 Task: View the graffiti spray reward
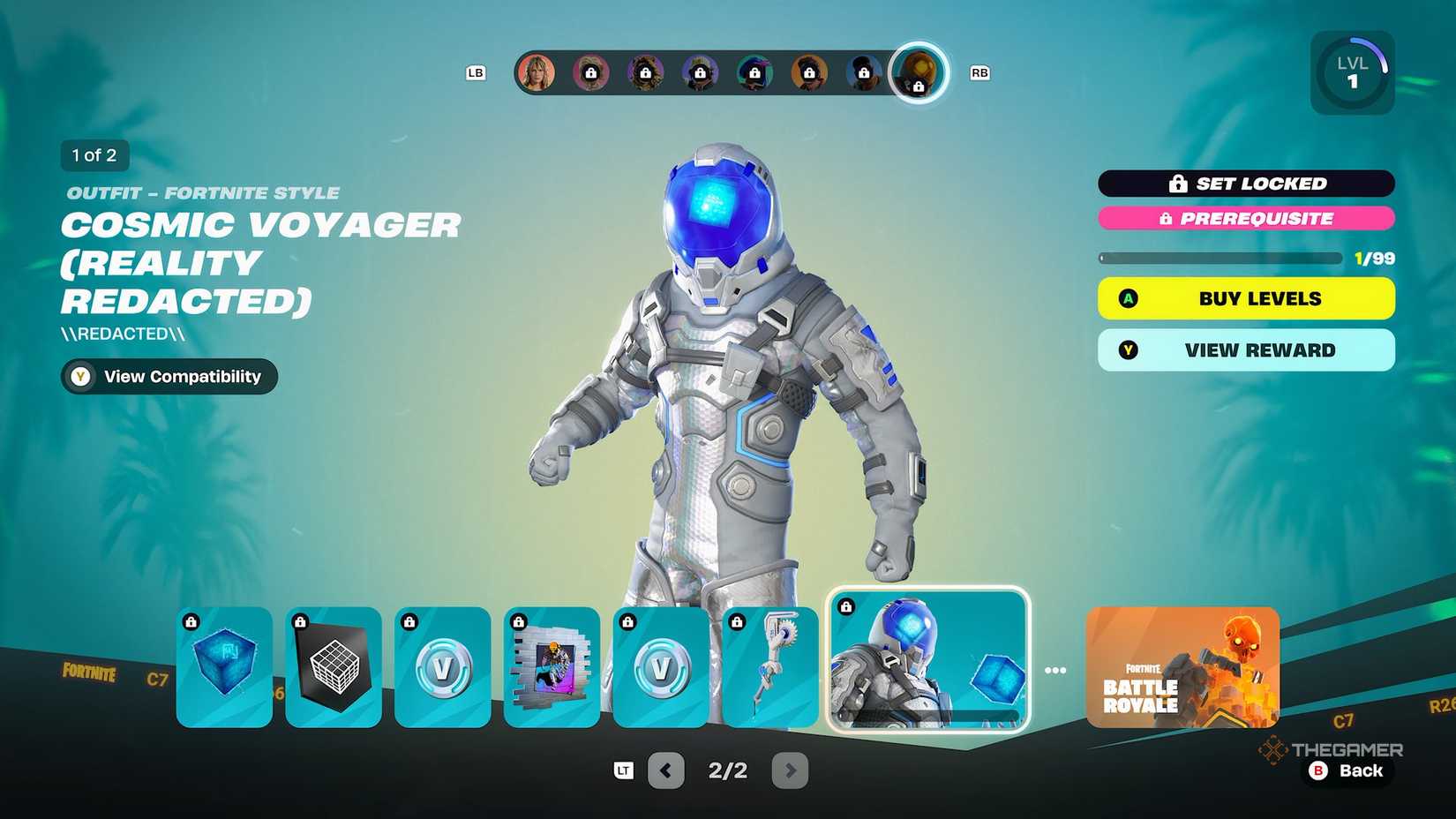552,668
